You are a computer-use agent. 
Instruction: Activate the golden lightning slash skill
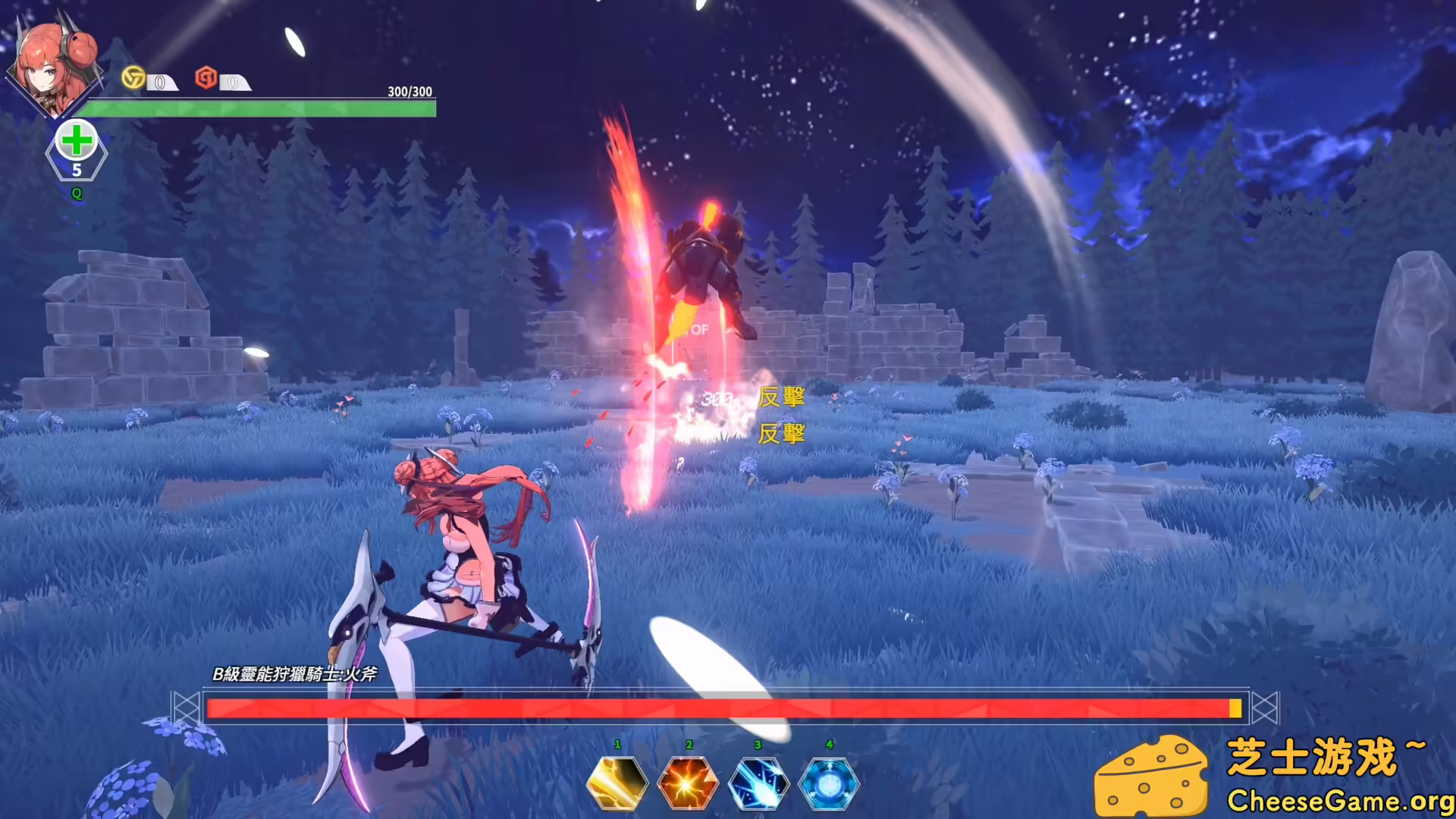(x=617, y=783)
